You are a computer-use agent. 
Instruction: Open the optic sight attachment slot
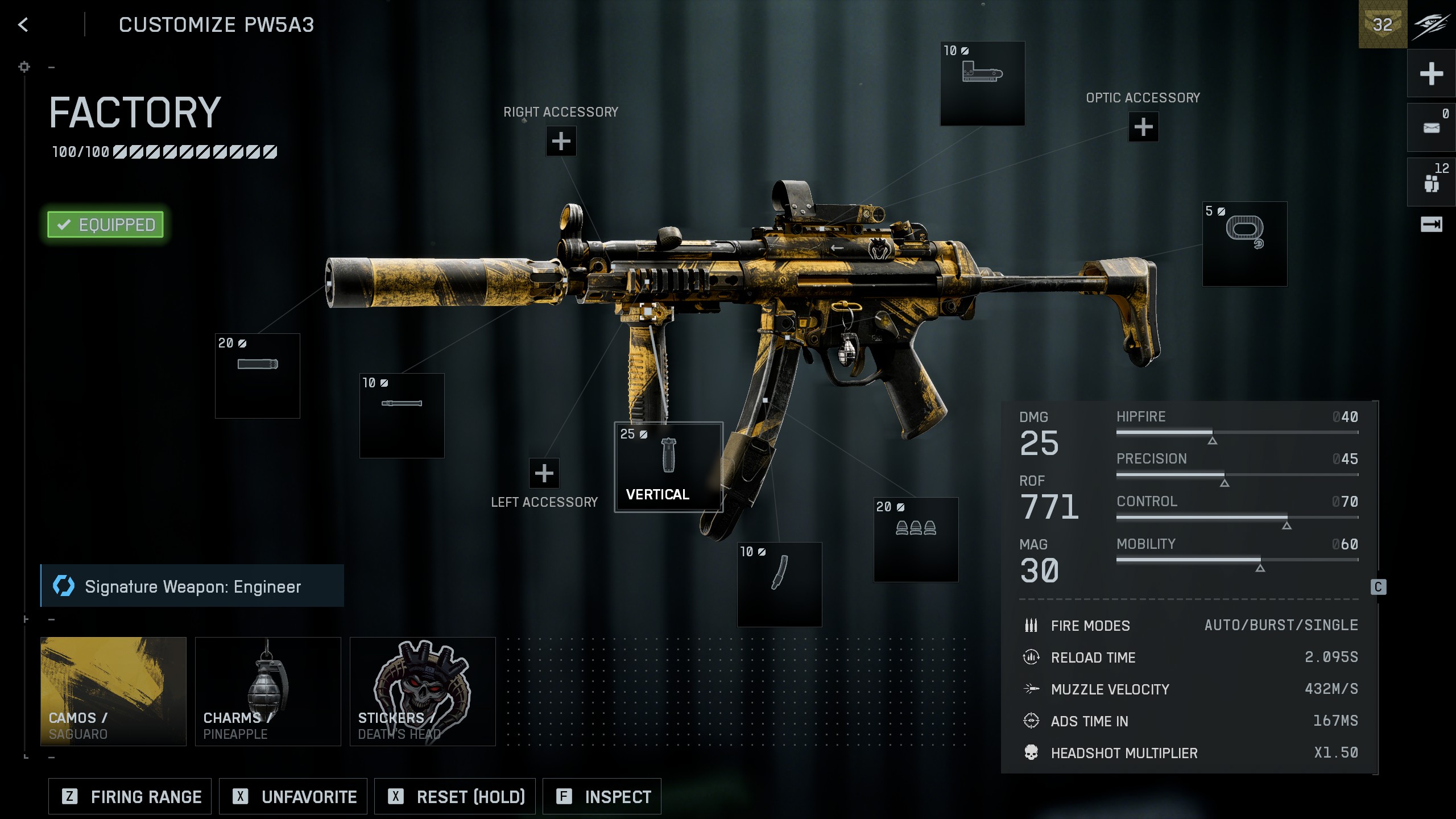pos(982,84)
